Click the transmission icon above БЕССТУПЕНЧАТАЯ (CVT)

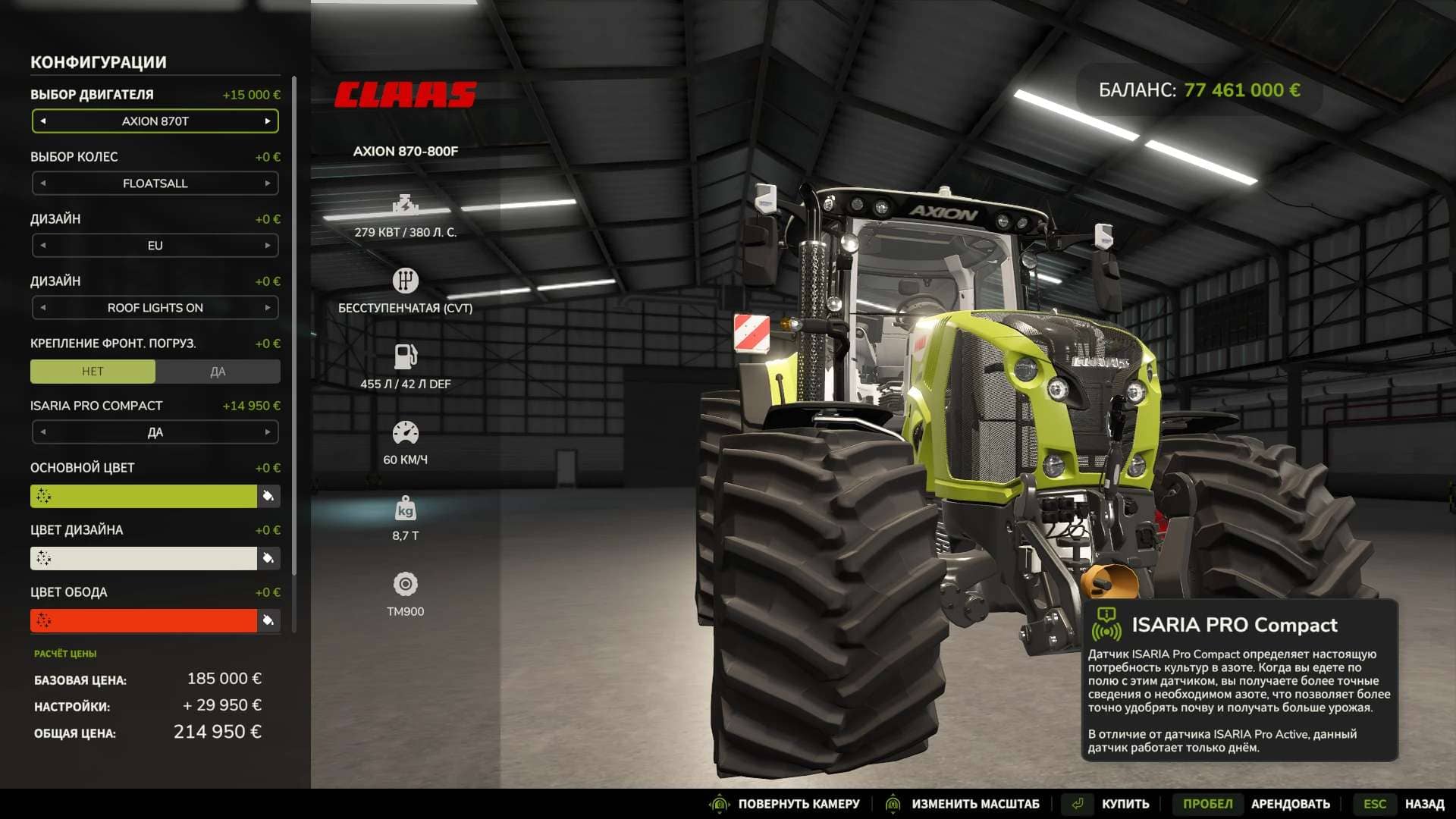[406, 280]
